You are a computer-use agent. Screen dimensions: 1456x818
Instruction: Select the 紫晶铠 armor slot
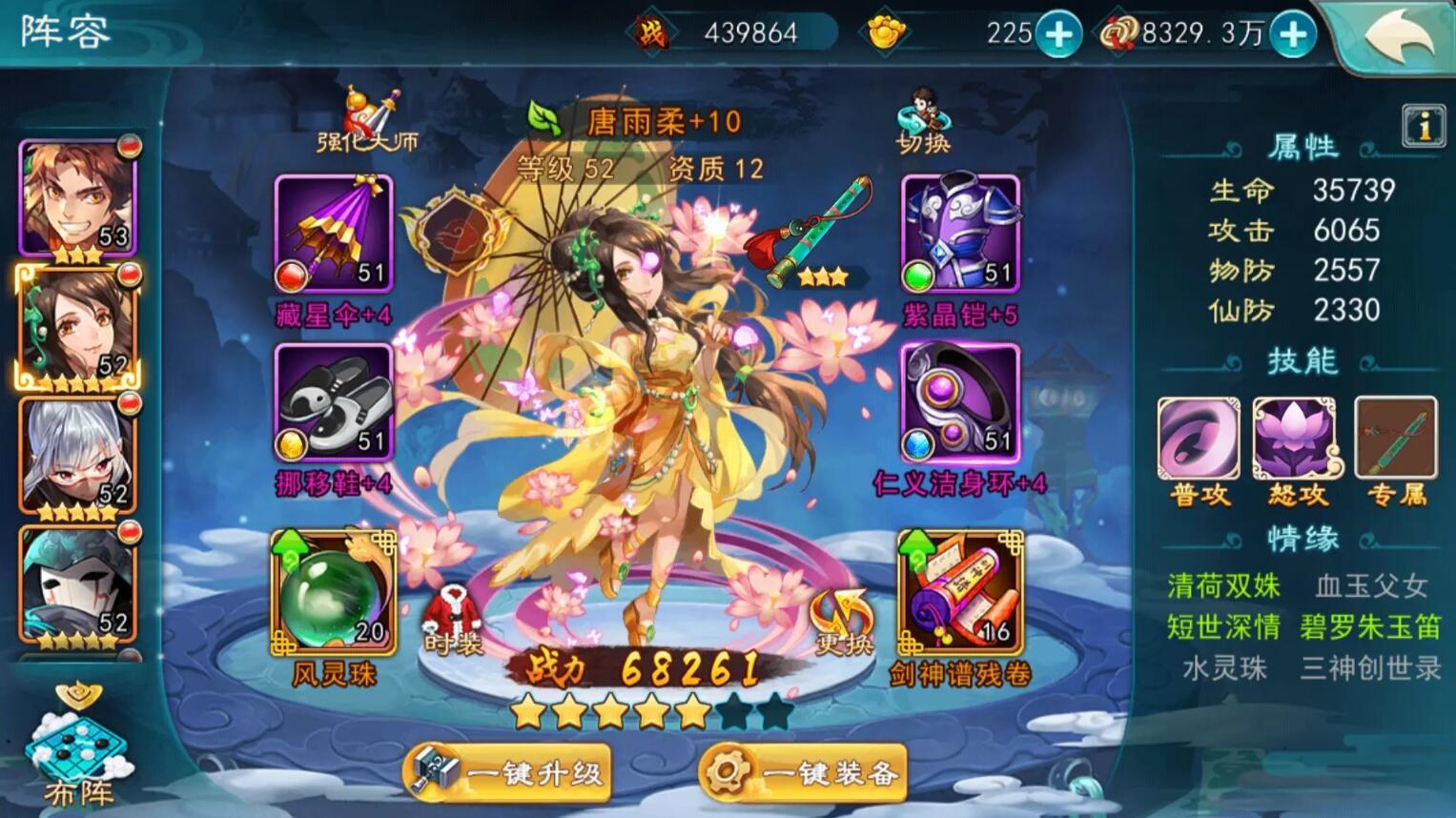coord(960,234)
